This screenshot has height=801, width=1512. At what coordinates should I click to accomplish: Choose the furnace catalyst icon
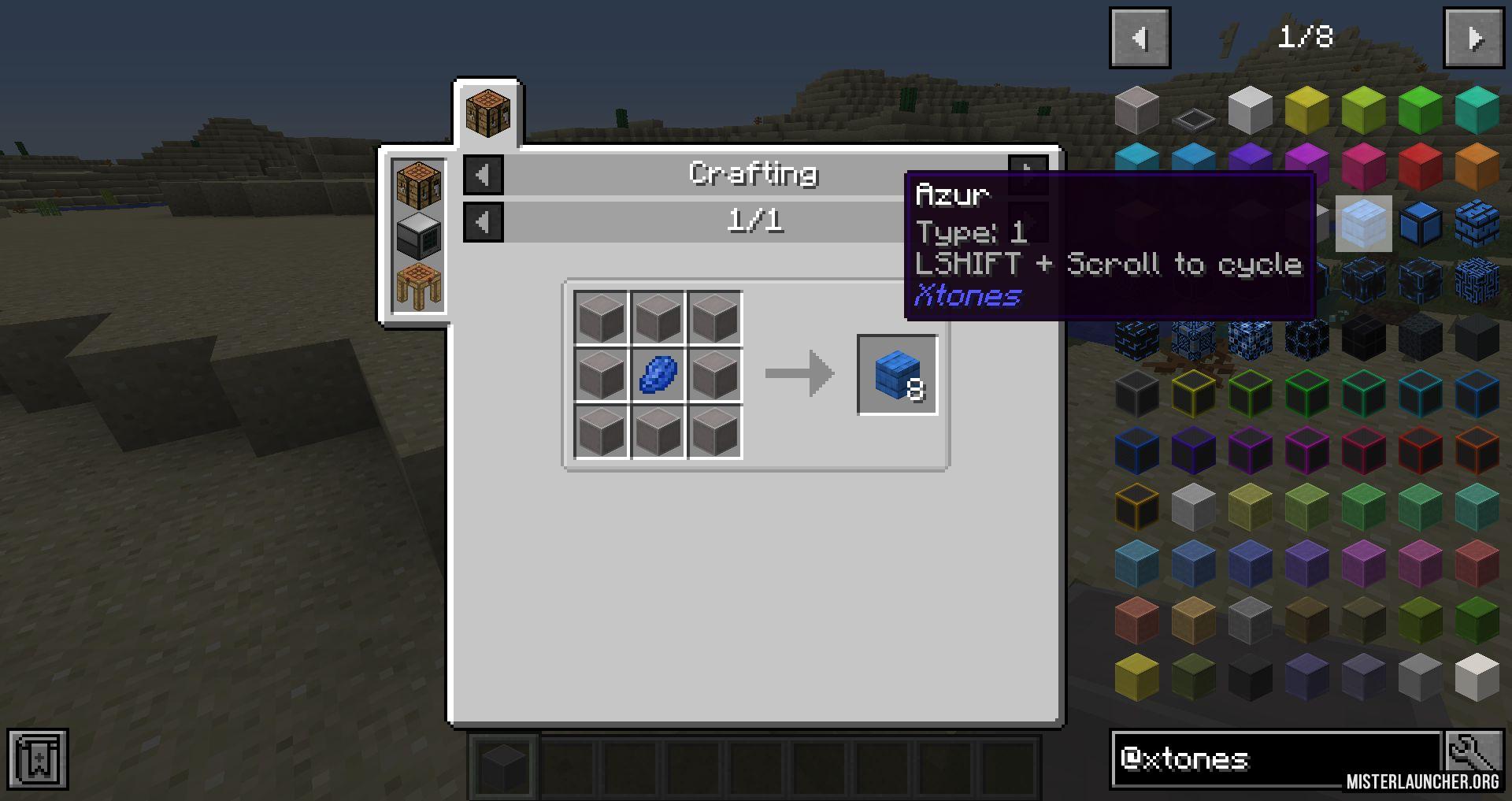pyautogui.click(x=418, y=235)
